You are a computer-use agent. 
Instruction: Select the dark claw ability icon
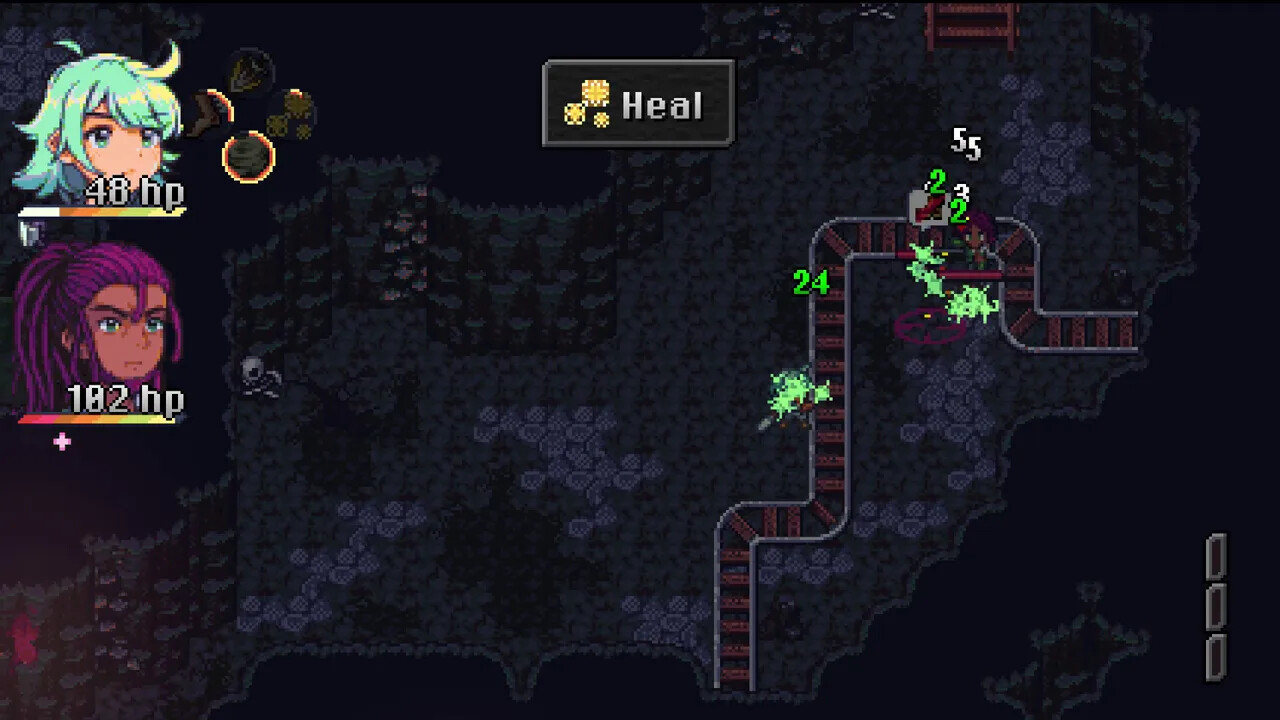click(250, 70)
